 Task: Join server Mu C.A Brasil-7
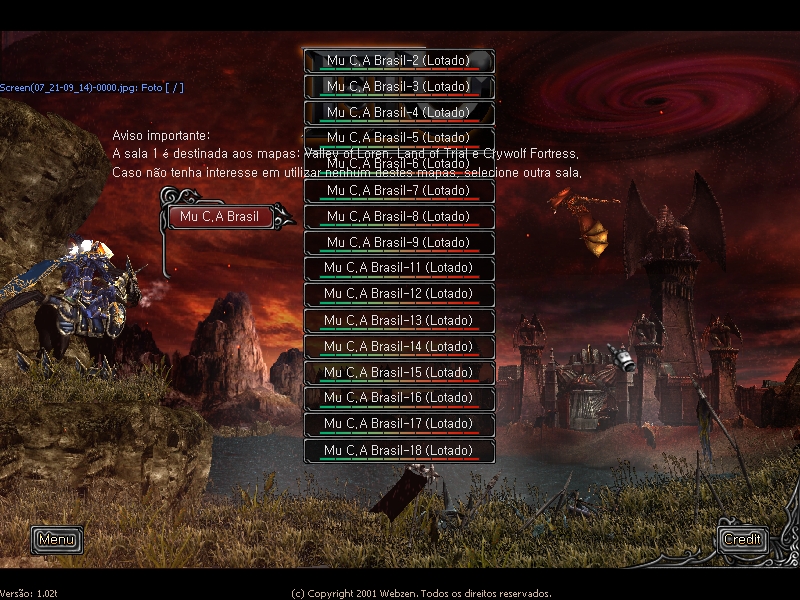(399, 191)
